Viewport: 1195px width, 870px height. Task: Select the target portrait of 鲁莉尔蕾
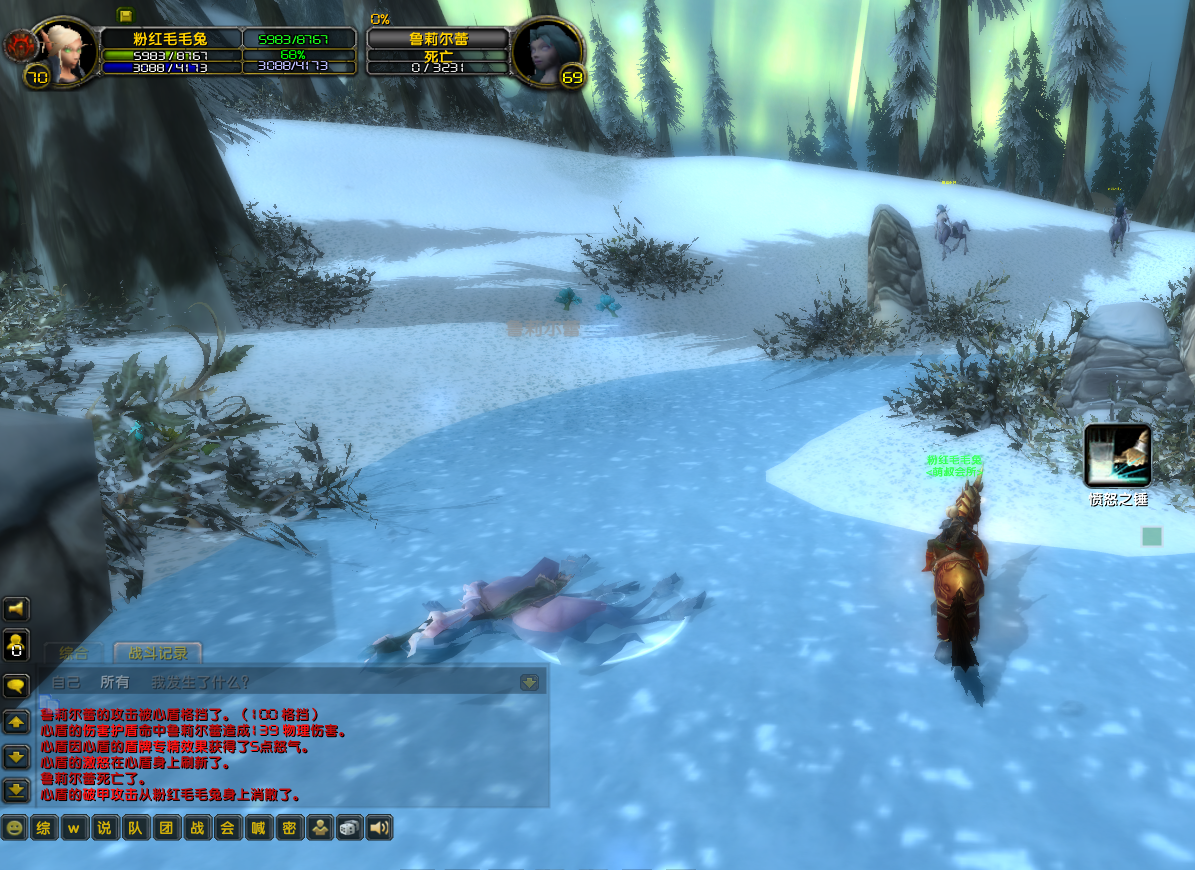(x=545, y=50)
